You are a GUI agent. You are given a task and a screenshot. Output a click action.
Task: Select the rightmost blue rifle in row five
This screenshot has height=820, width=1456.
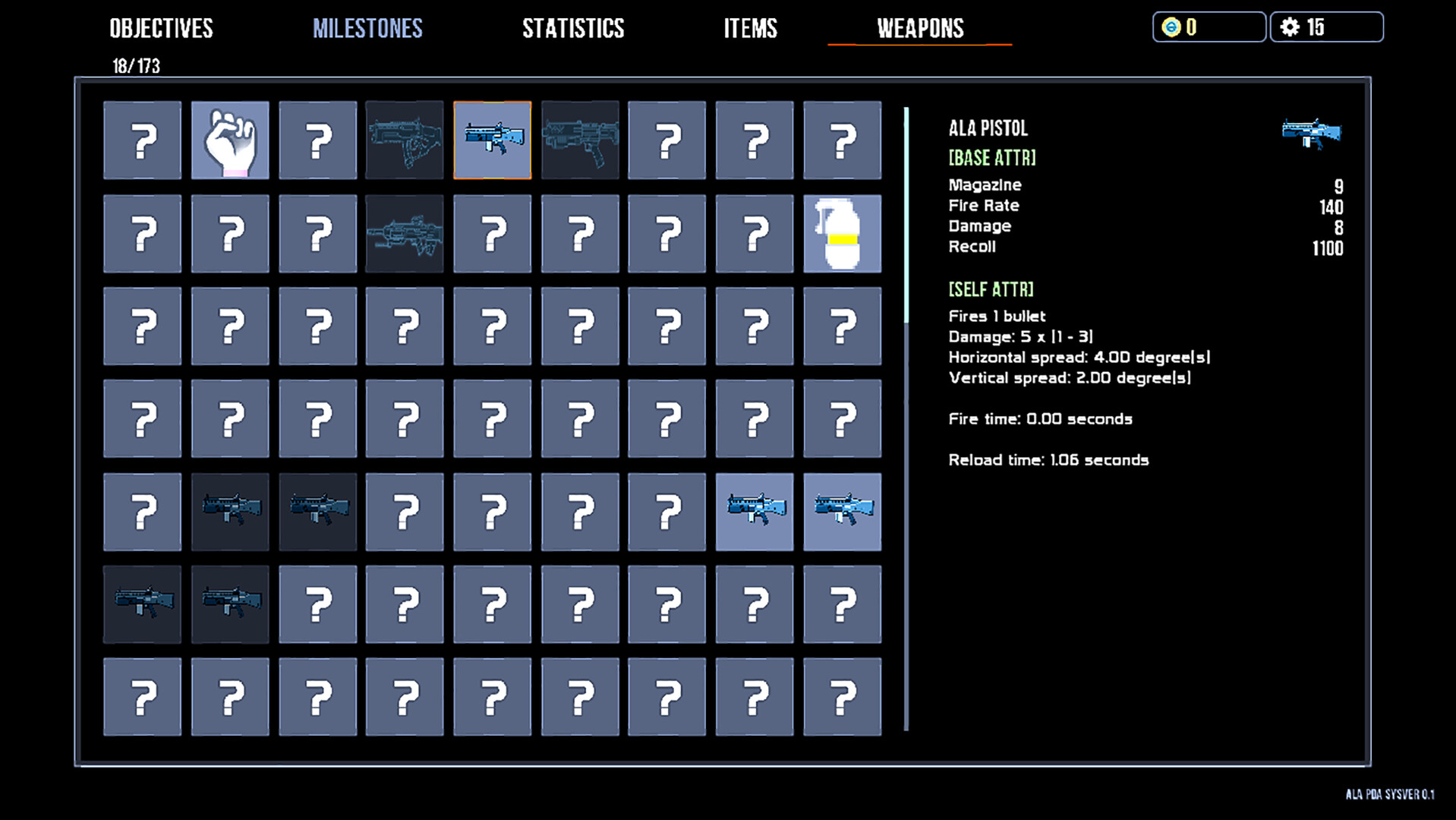click(842, 512)
